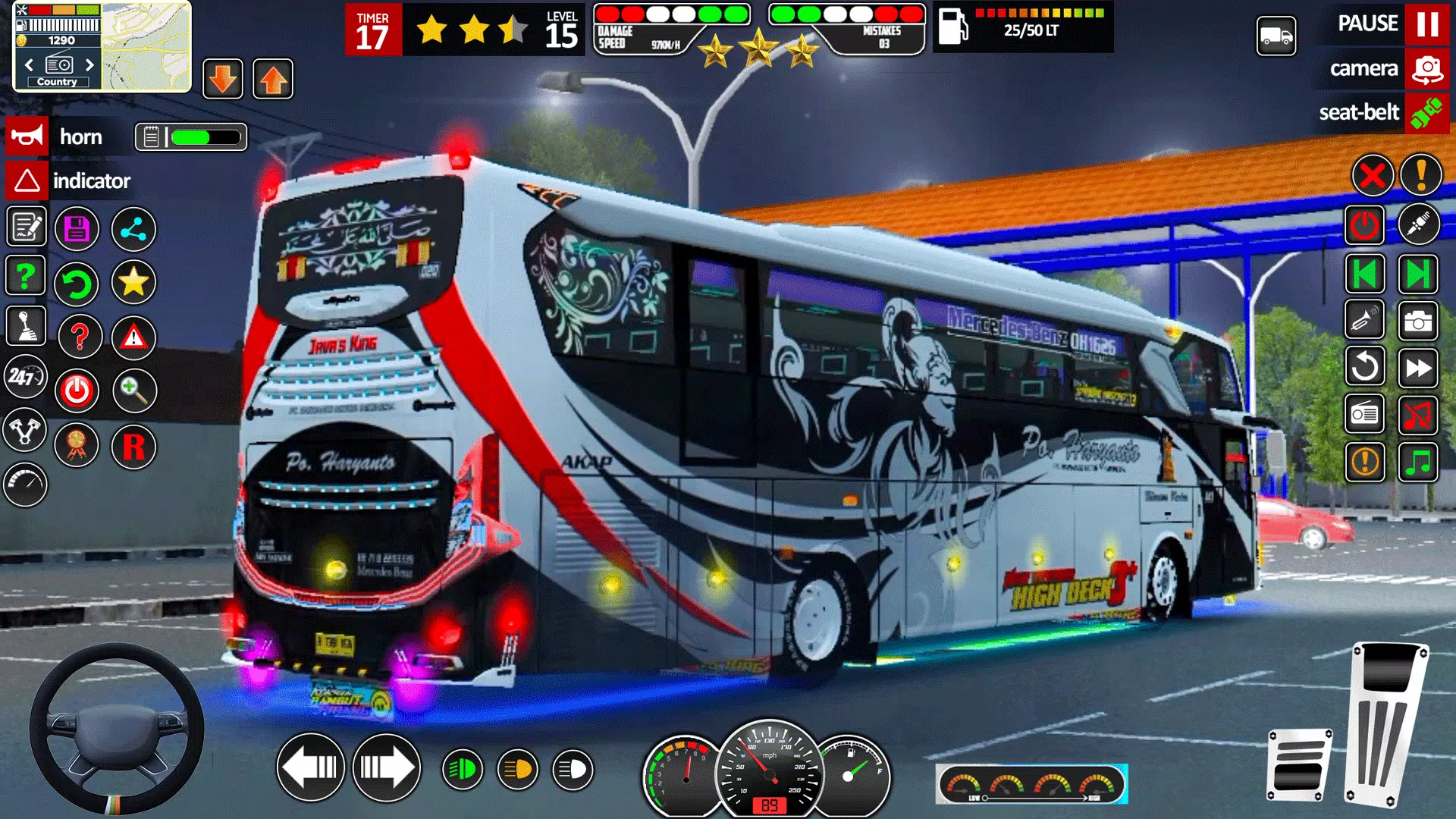The image size is (1456, 819).
Task: Open the radio icon
Action: click(1364, 415)
